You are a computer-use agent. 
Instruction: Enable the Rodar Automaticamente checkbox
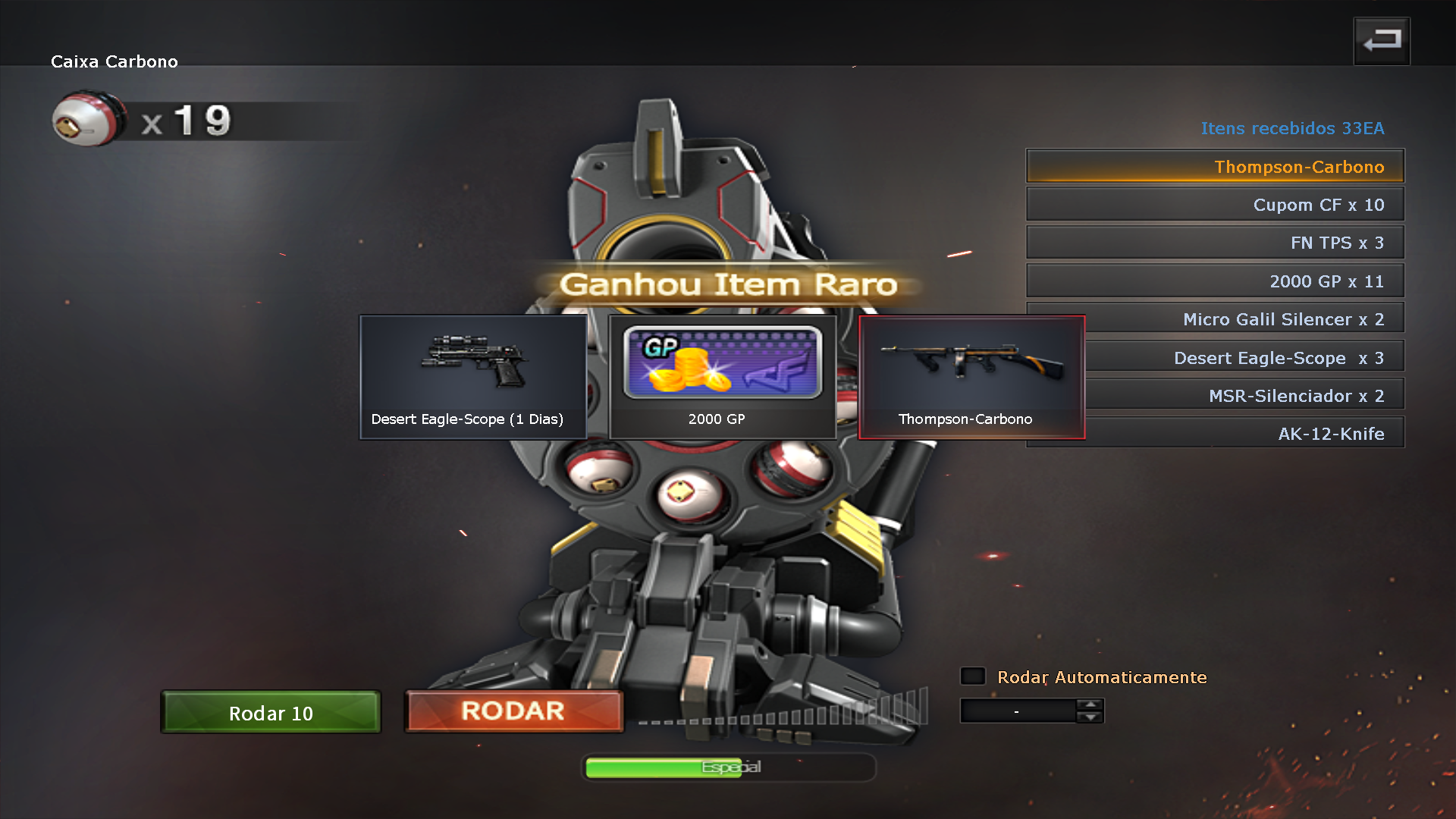point(972,676)
